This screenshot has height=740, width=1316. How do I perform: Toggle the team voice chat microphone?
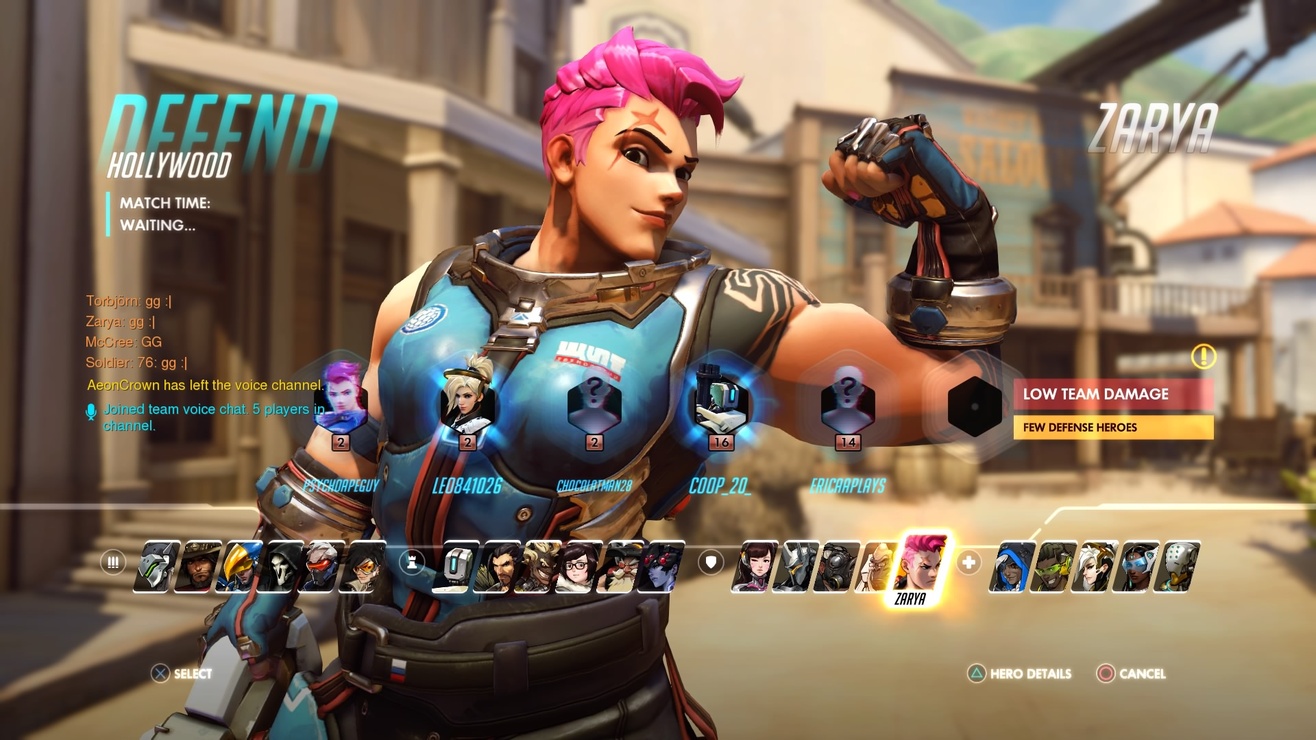point(92,409)
